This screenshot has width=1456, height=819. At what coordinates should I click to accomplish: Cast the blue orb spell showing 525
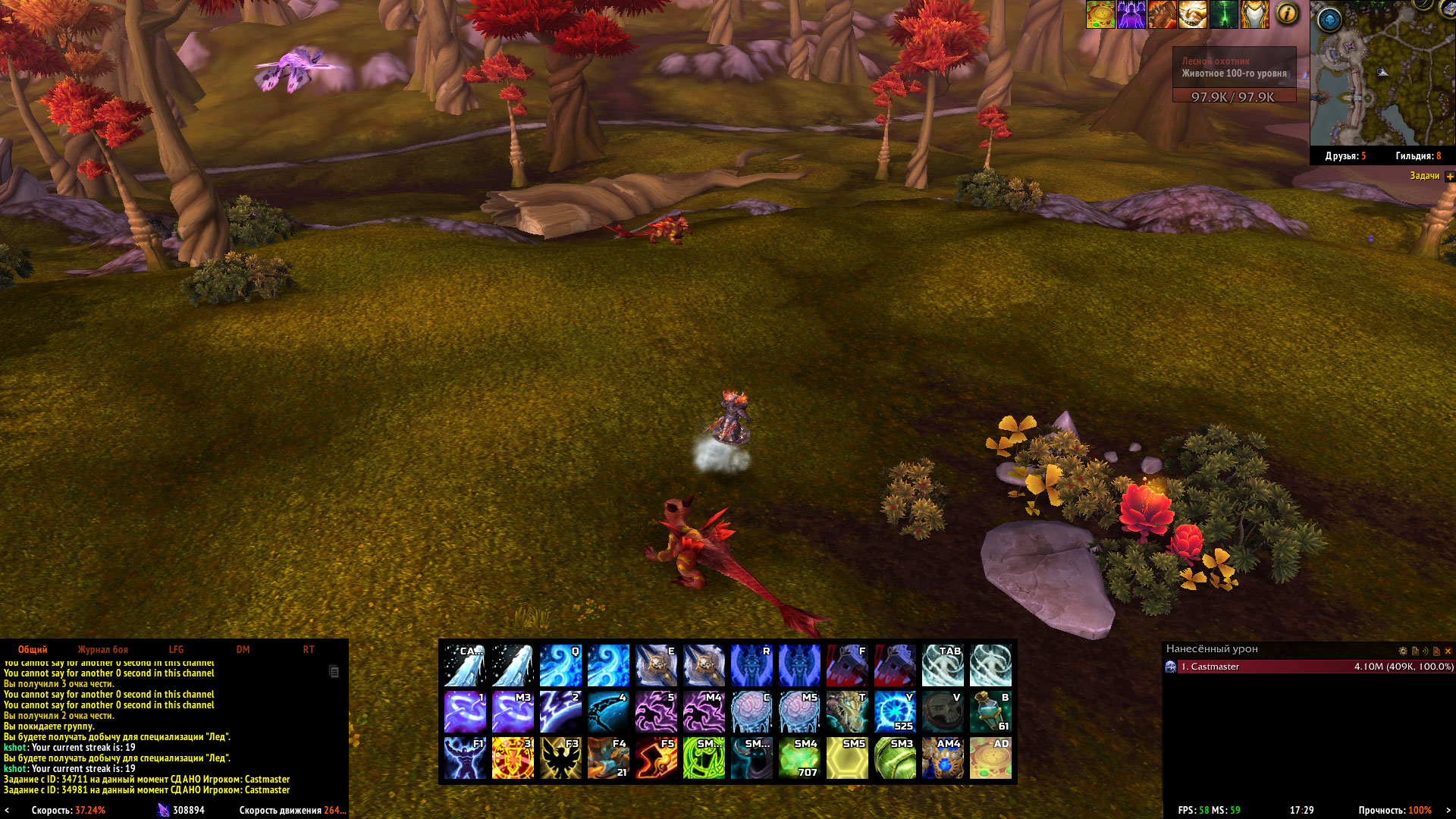pyautogui.click(x=895, y=711)
